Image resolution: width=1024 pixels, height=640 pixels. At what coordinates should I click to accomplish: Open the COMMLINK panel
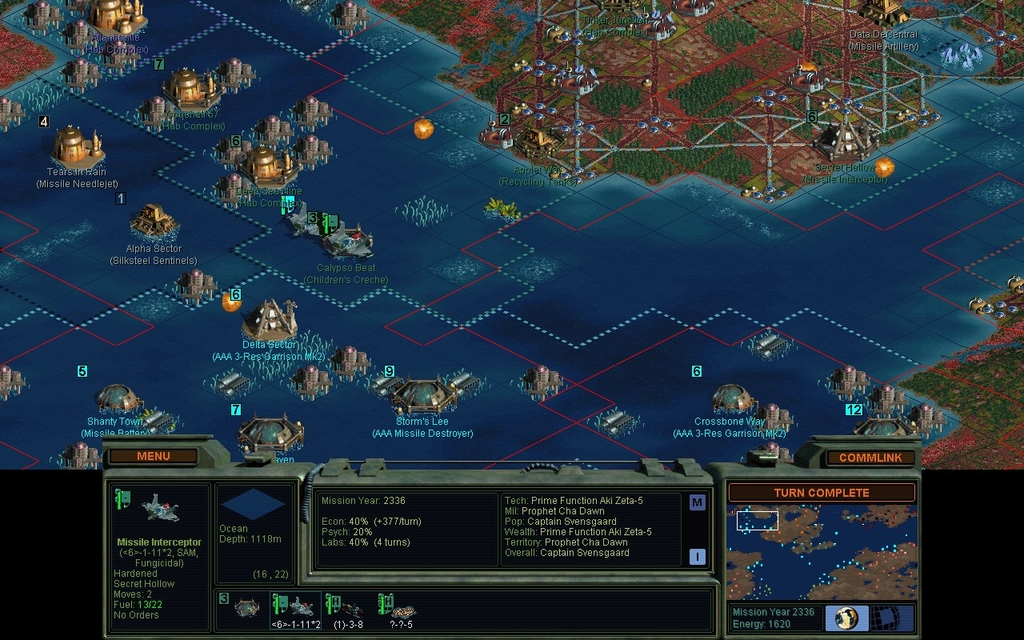tap(868, 457)
